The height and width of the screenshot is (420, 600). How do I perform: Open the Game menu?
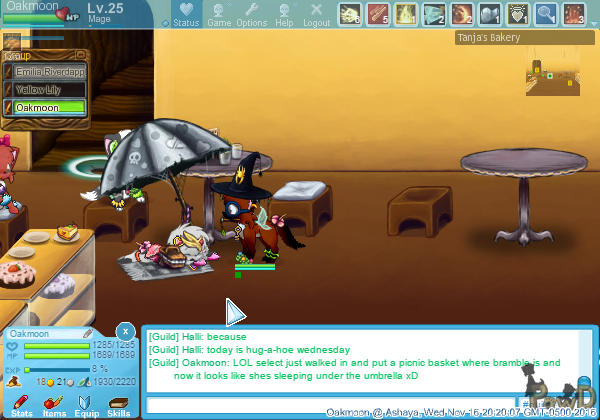[219, 14]
